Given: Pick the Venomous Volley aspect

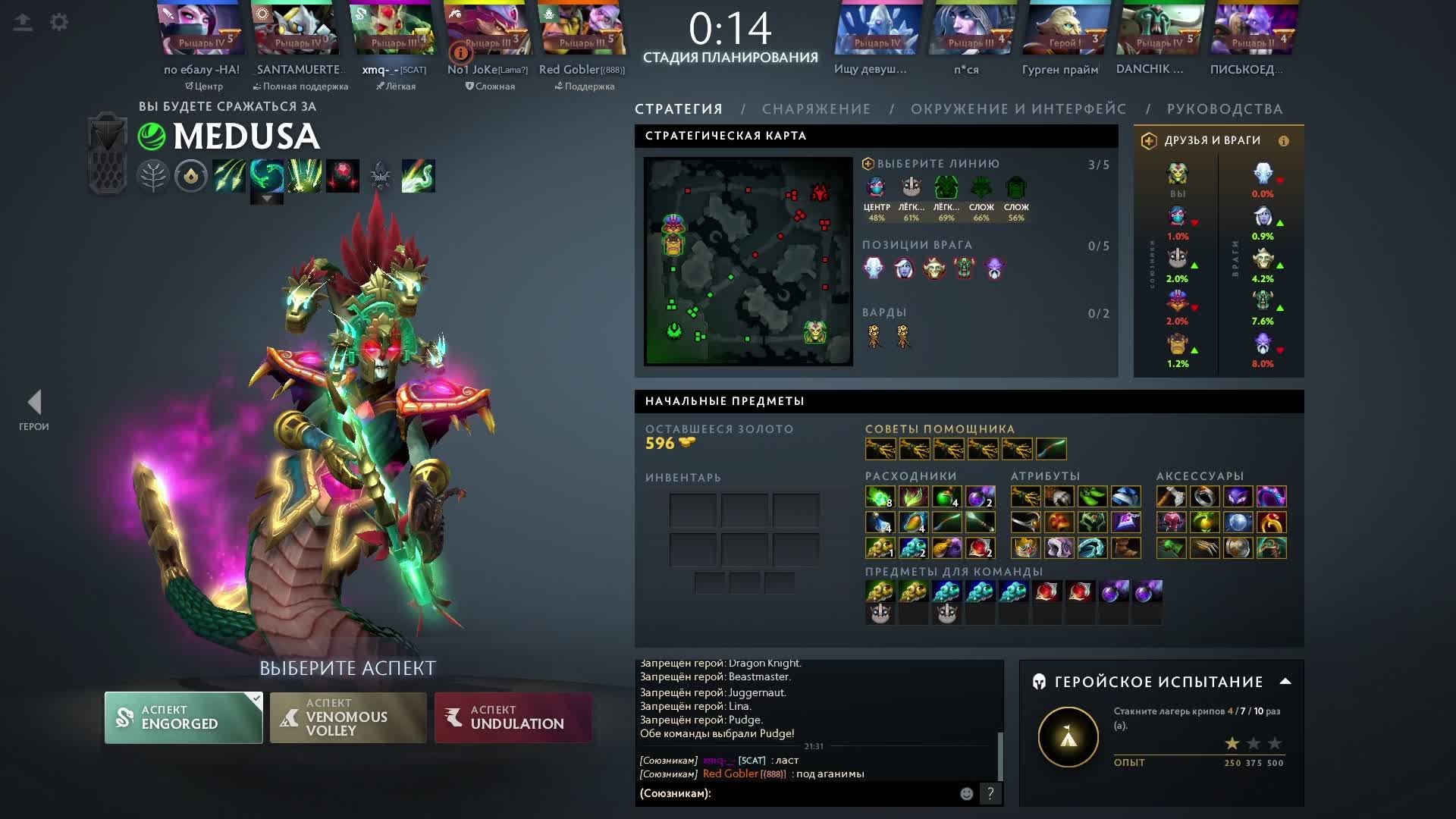Looking at the screenshot, I should [x=348, y=717].
